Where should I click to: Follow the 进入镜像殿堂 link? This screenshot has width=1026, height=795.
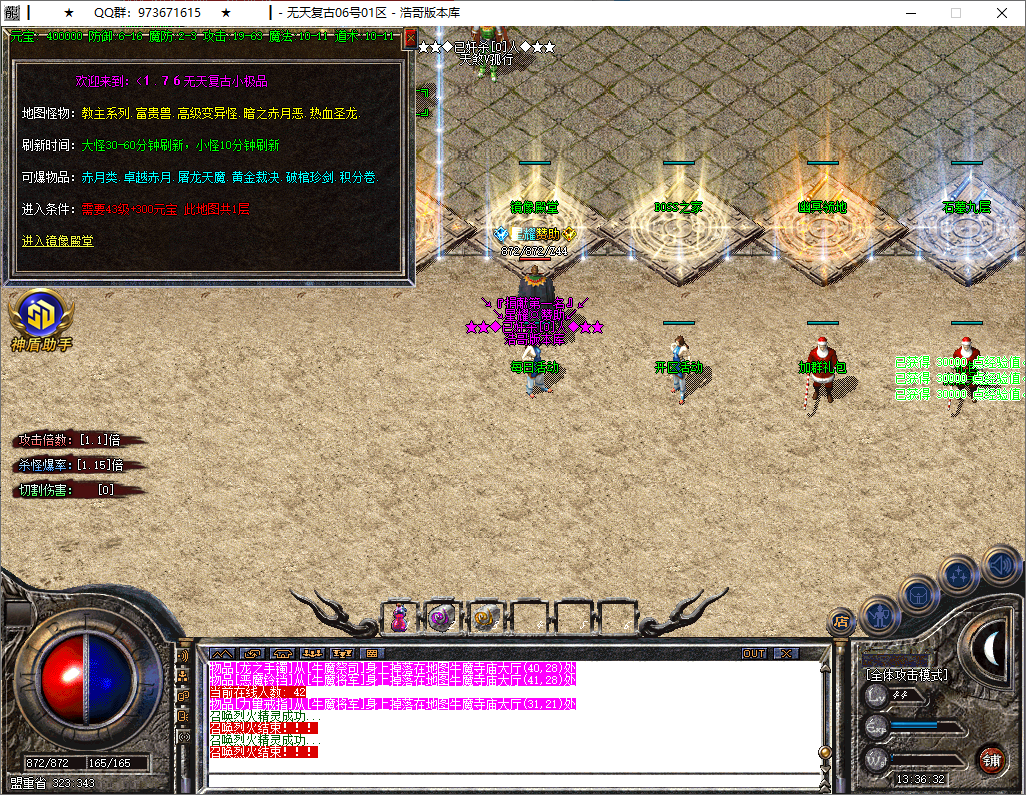click(58, 241)
